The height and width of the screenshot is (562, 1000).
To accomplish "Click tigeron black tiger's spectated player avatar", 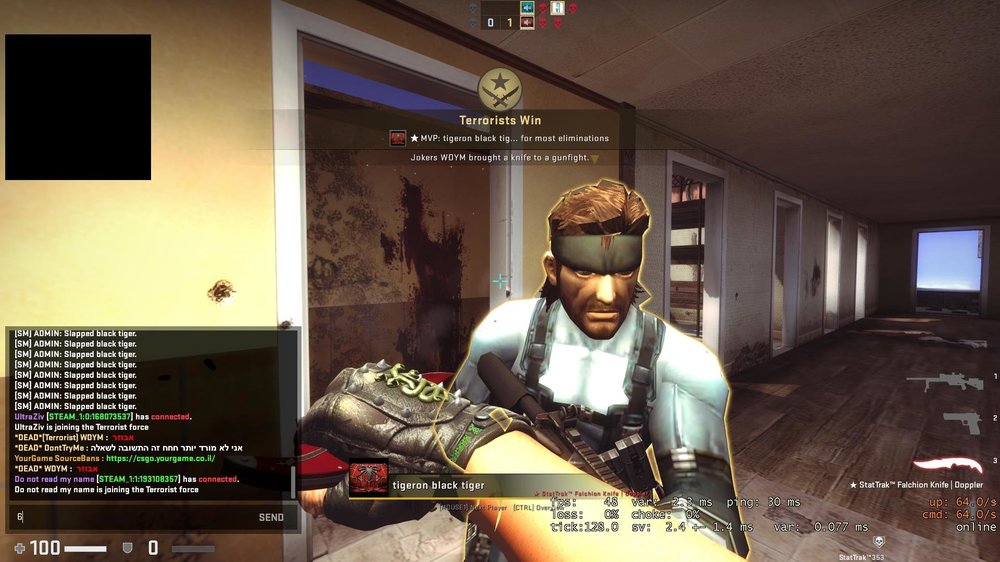I will click(368, 478).
